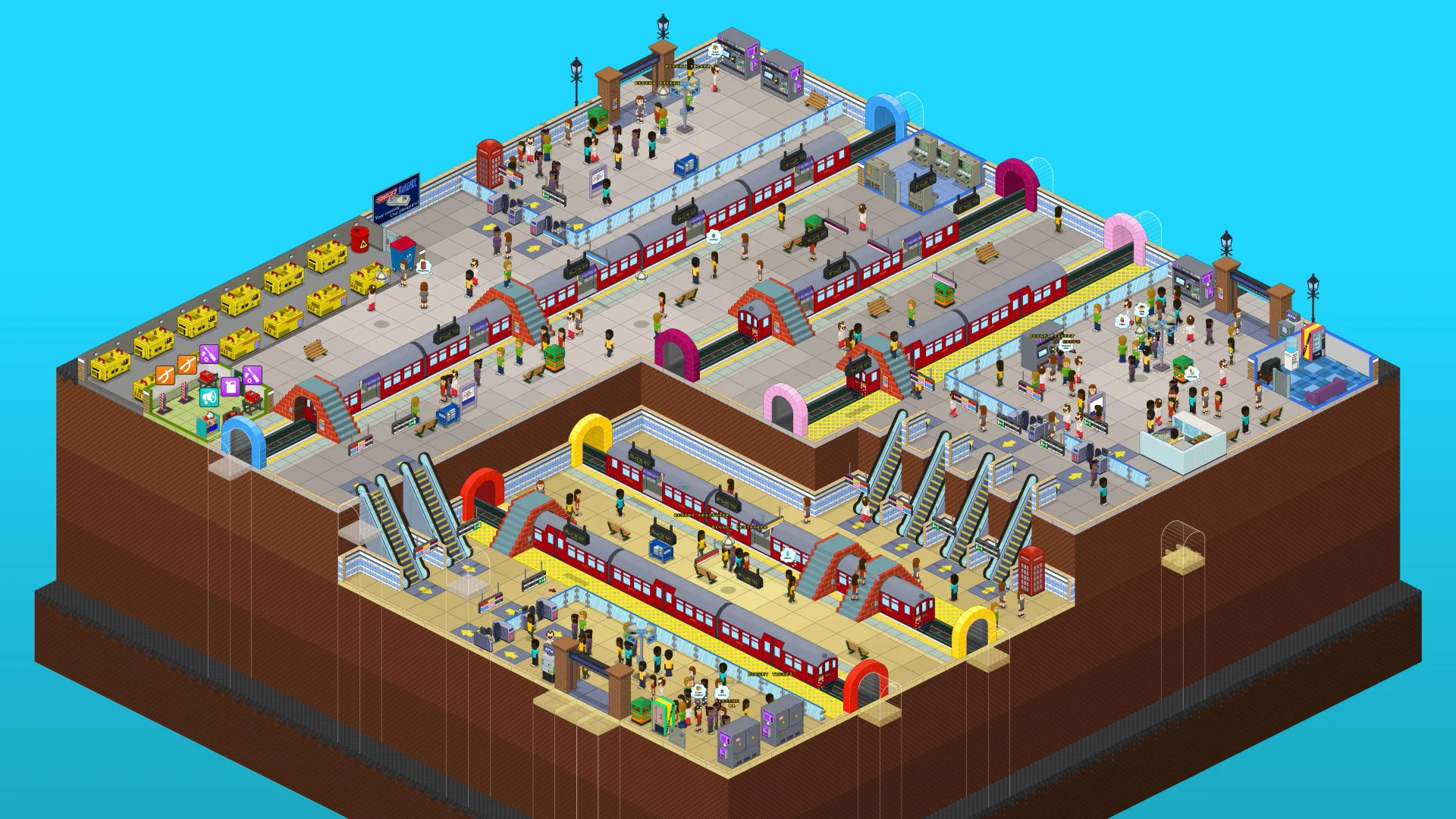The height and width of the screenshot is (819, 1456).
Task: Click the leftmost orange pliers repair icon
Action: pos(165,375)
